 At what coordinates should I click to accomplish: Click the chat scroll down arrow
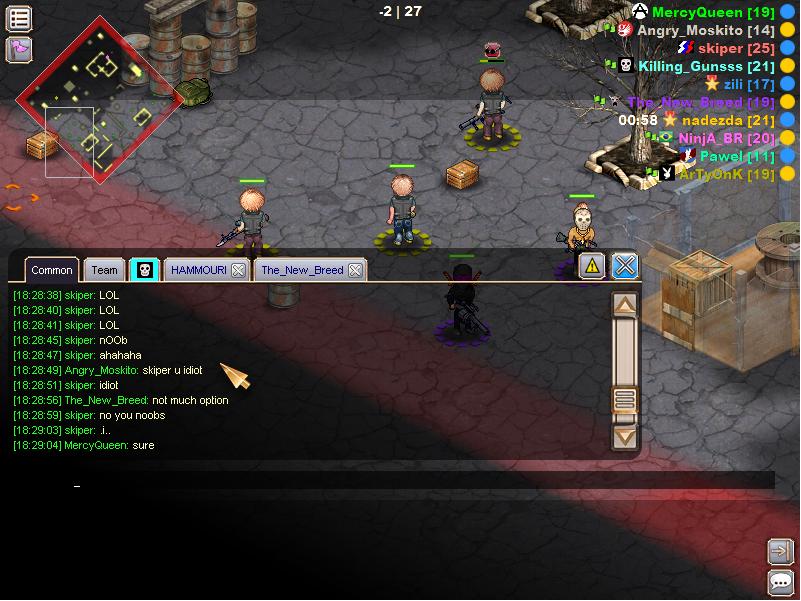click(x=625, y=435)
